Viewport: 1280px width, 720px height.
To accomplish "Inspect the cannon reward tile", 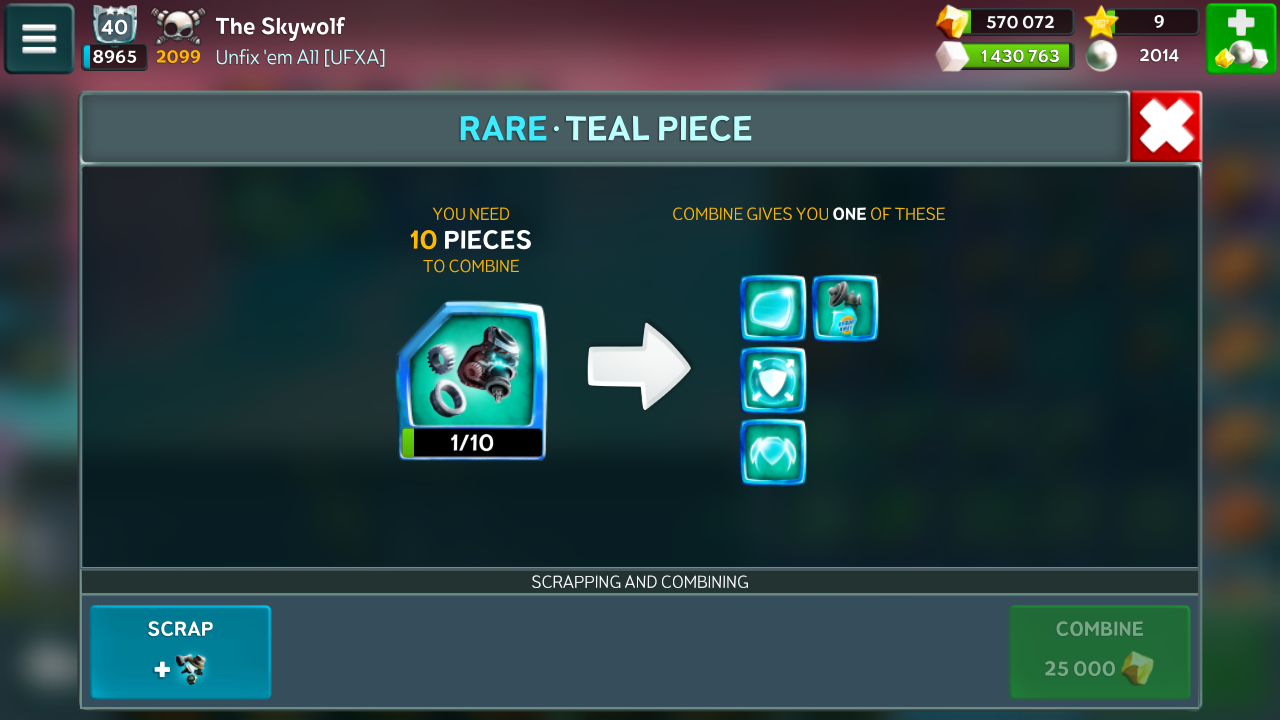I will click(845, 308).
